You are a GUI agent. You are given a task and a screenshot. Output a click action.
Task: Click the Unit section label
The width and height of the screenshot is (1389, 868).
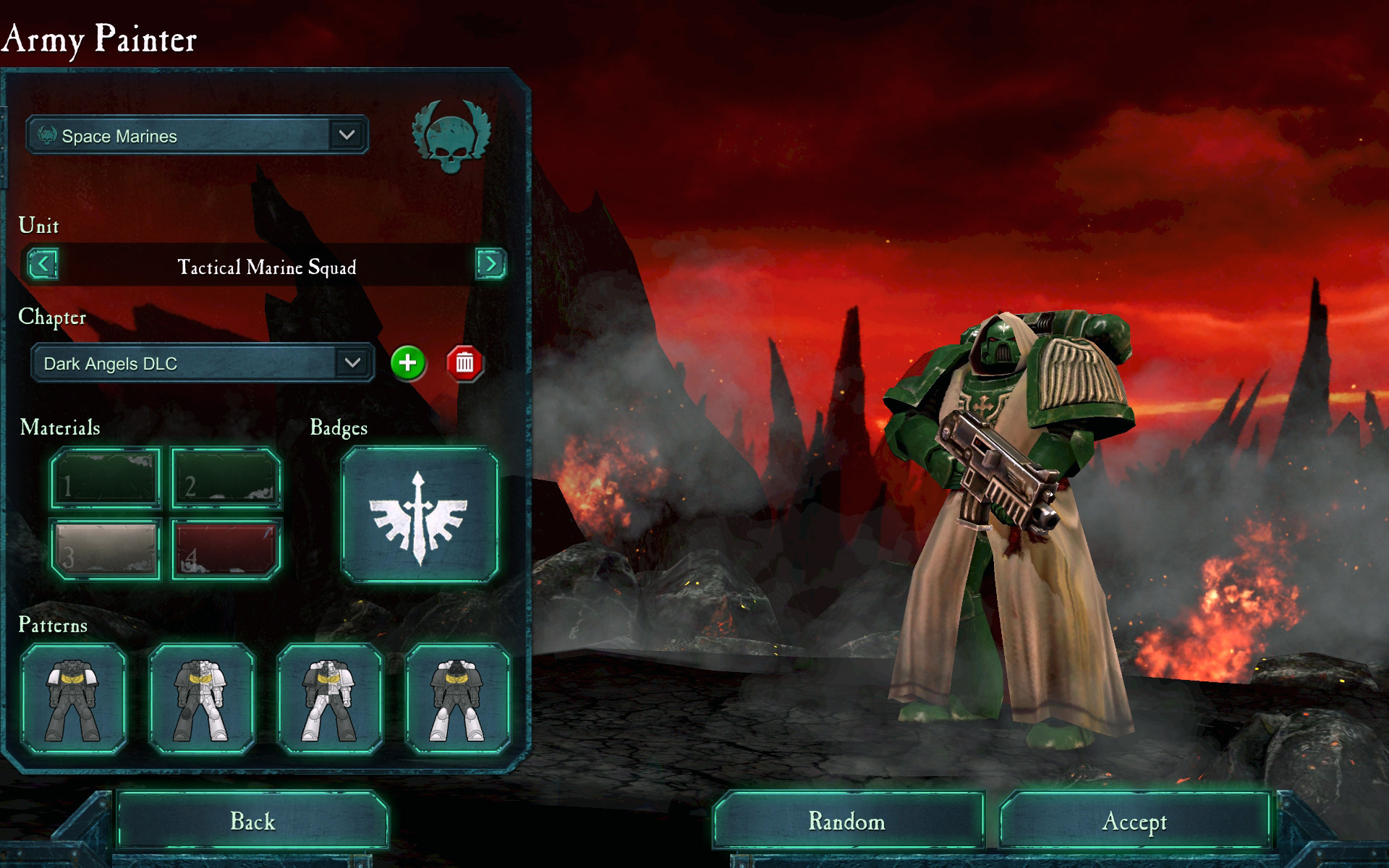[x=38, y=225]
